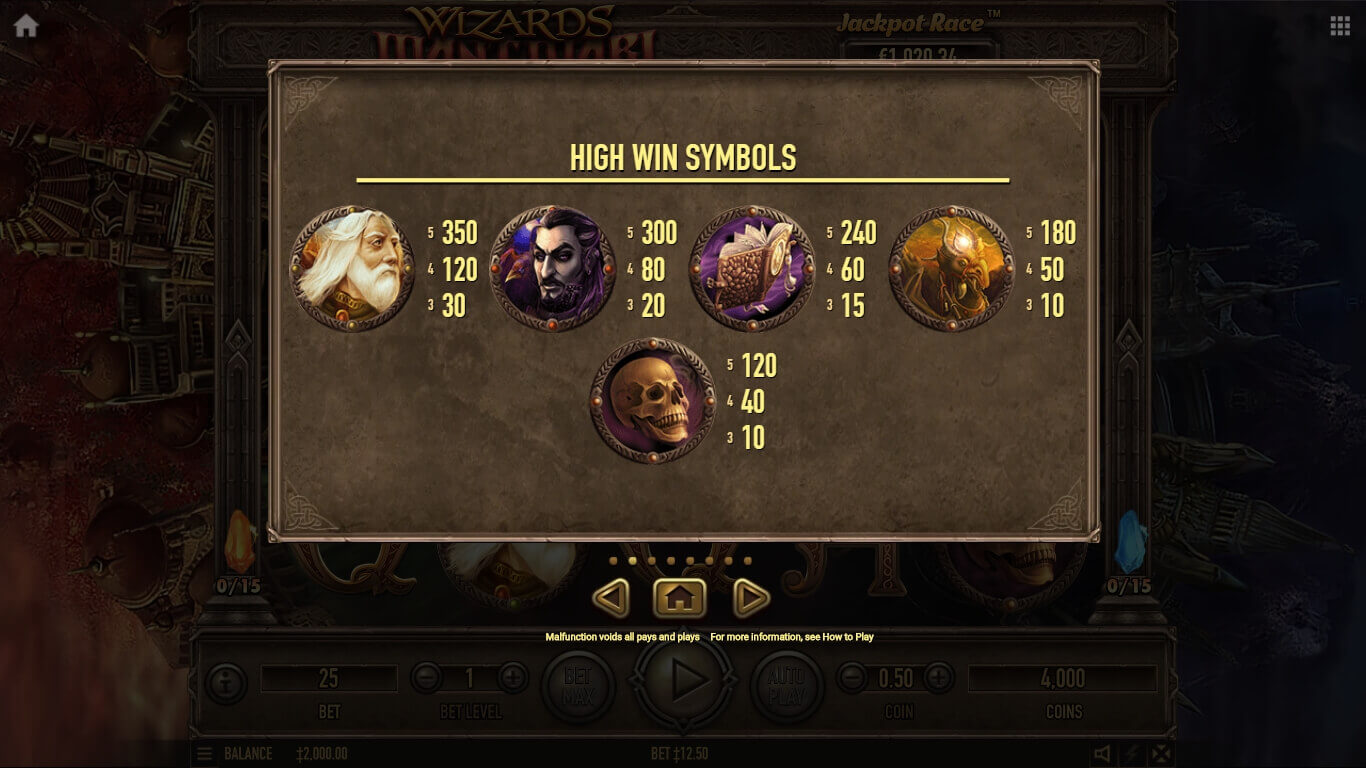
Task: Toggle the lightning quick spin icon
Action: tap(1131, 754)
